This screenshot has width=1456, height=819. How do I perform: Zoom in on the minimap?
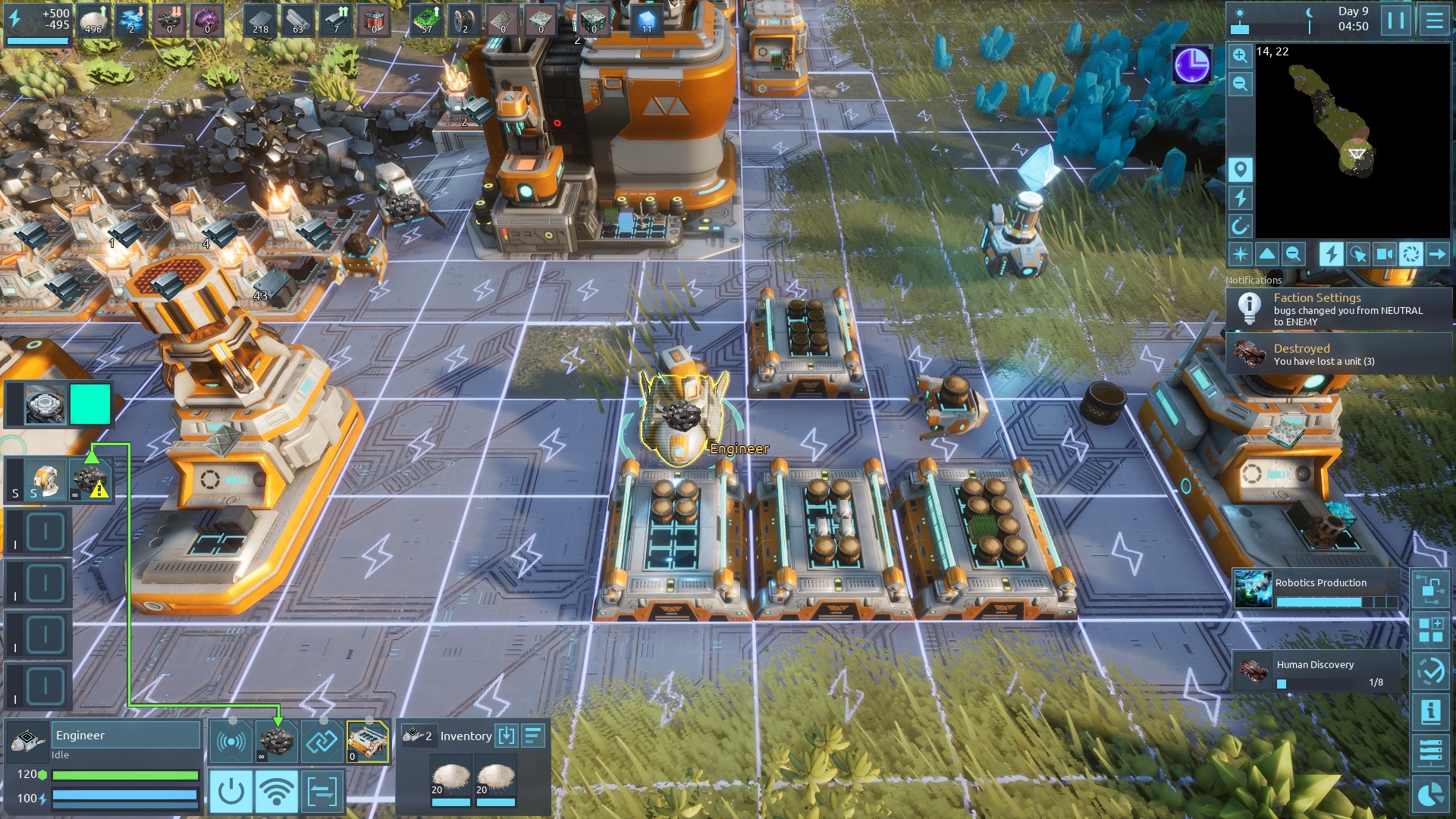1240,55
